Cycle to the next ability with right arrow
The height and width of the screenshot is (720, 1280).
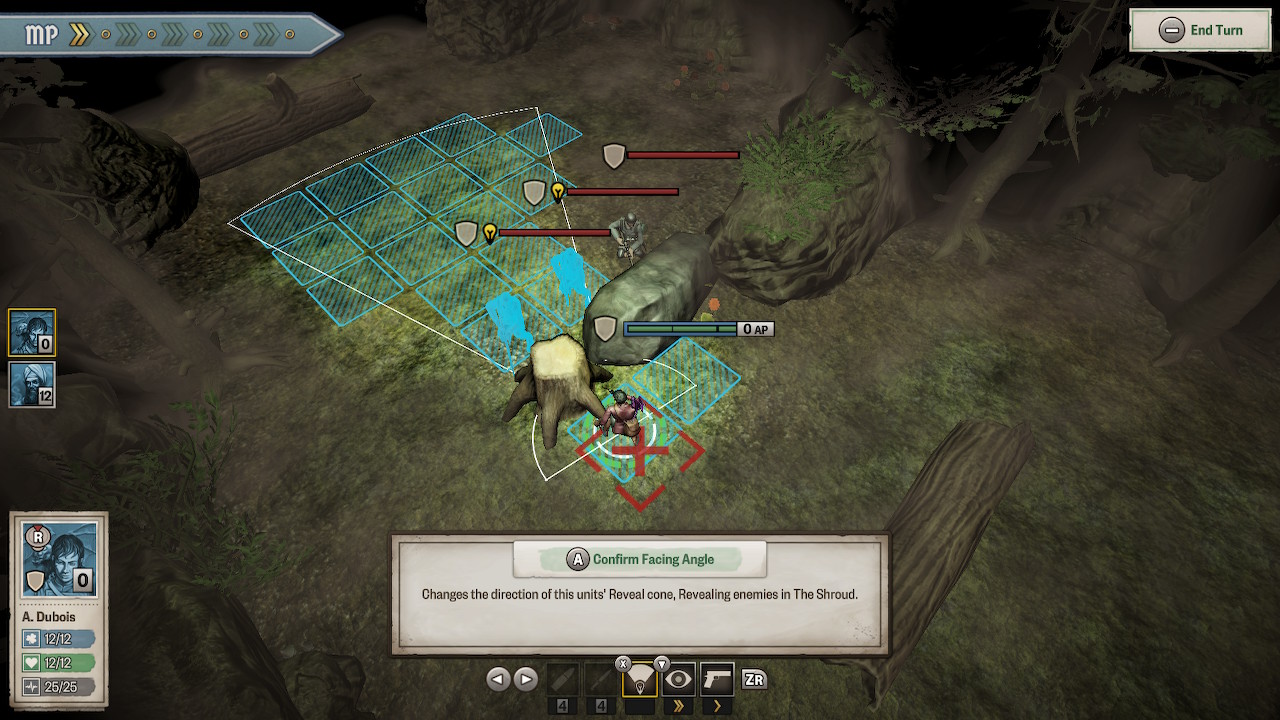pos(525,680)
